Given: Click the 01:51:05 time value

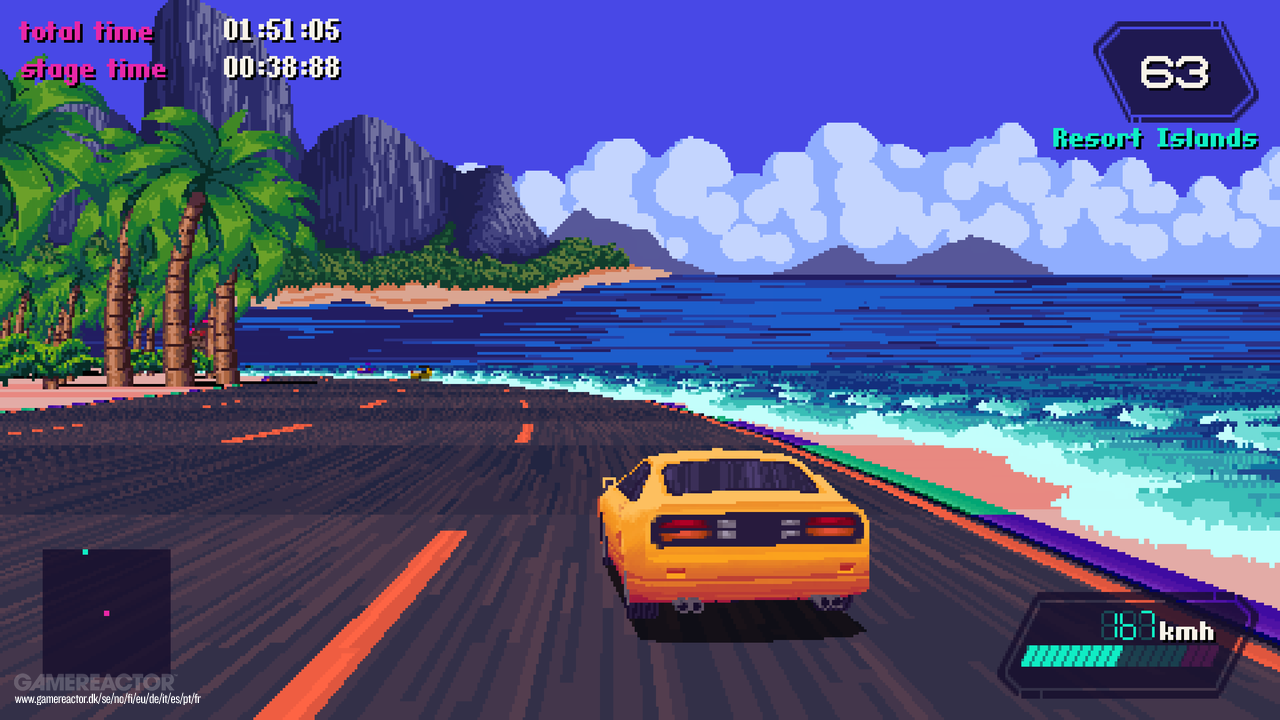Looking at the screenshot, I should click(282, 31).
